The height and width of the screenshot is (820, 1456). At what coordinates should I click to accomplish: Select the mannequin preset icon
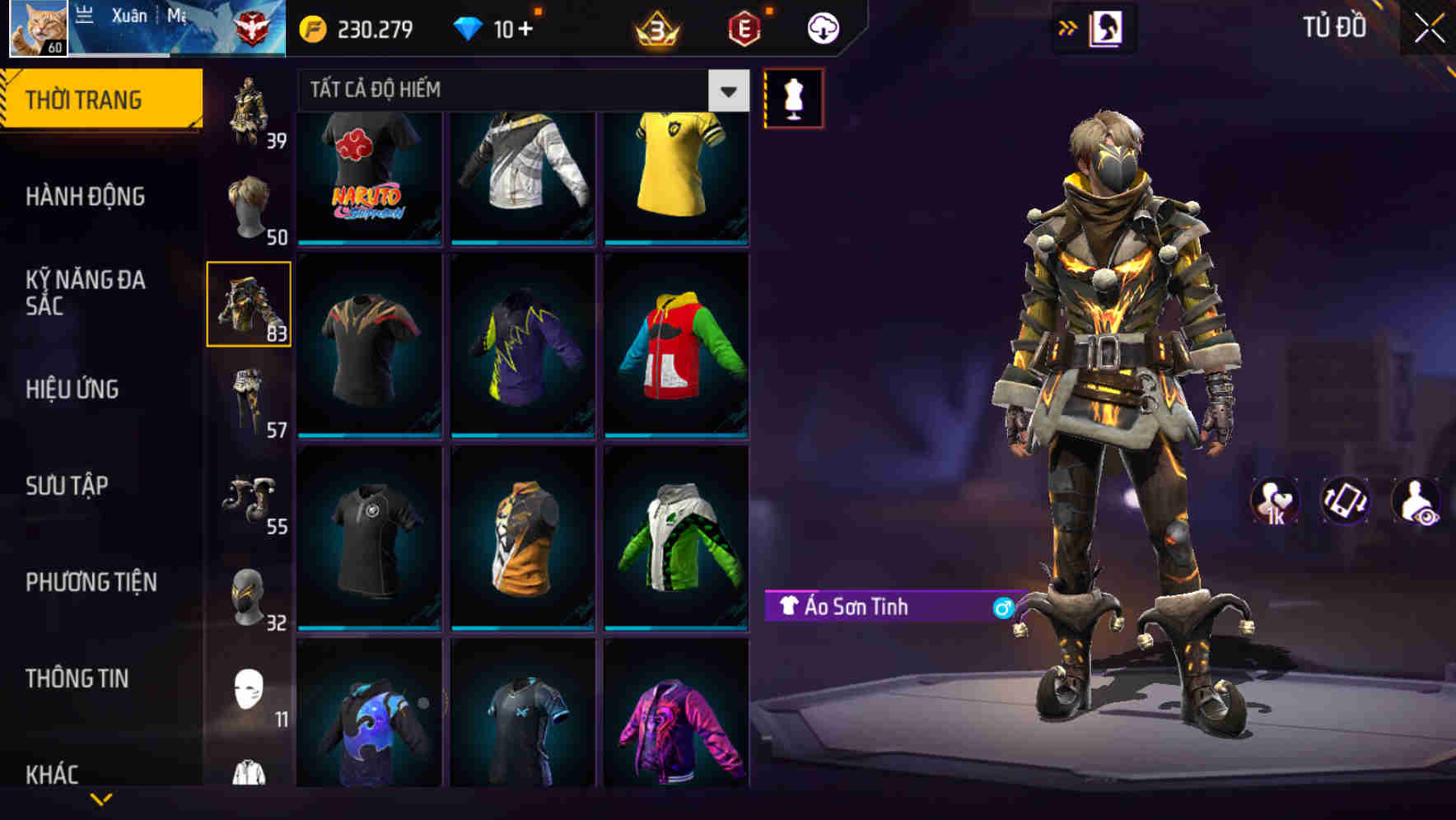coord(795,98)
